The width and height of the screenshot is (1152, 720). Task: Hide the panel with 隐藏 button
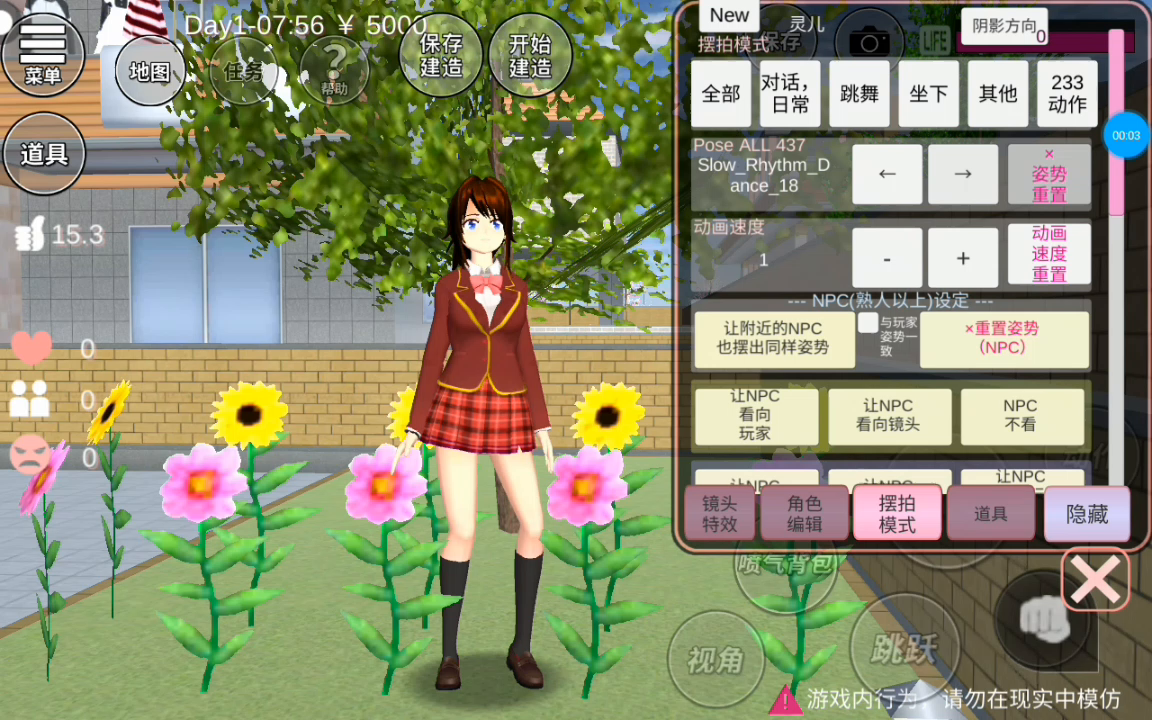click(x=1086, y=514)
